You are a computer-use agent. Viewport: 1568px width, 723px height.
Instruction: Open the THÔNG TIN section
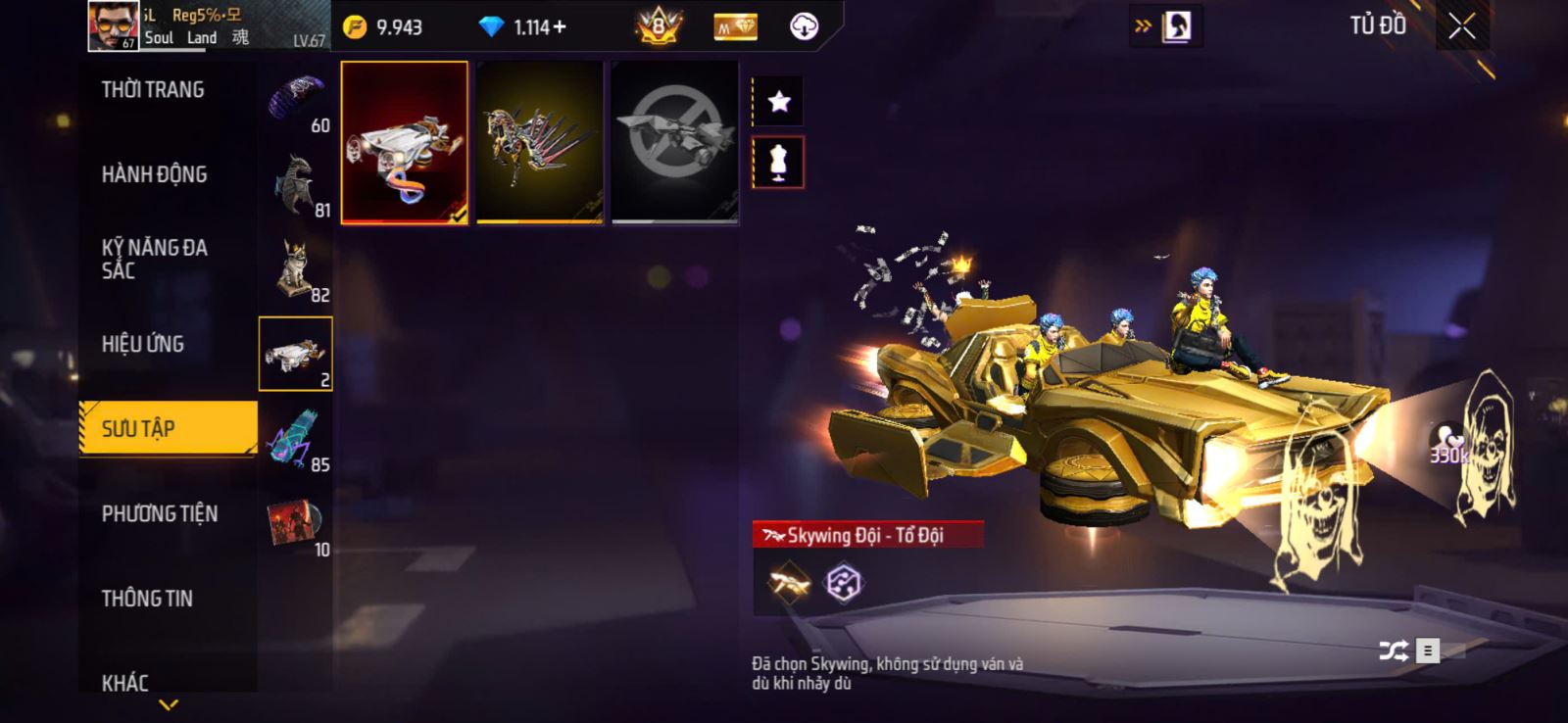click(147, 599)
